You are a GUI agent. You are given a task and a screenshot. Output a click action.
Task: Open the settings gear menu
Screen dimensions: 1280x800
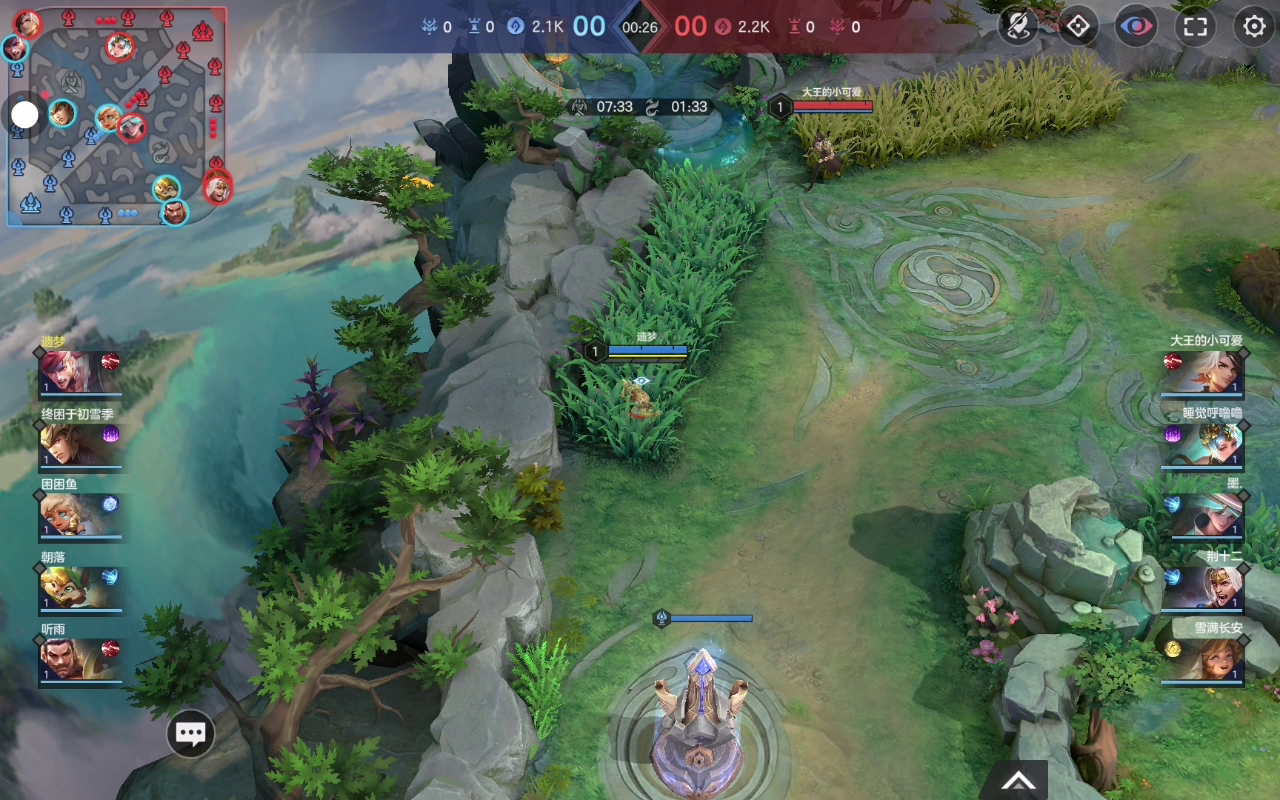pyautogui.click(x=1254, y=26)
